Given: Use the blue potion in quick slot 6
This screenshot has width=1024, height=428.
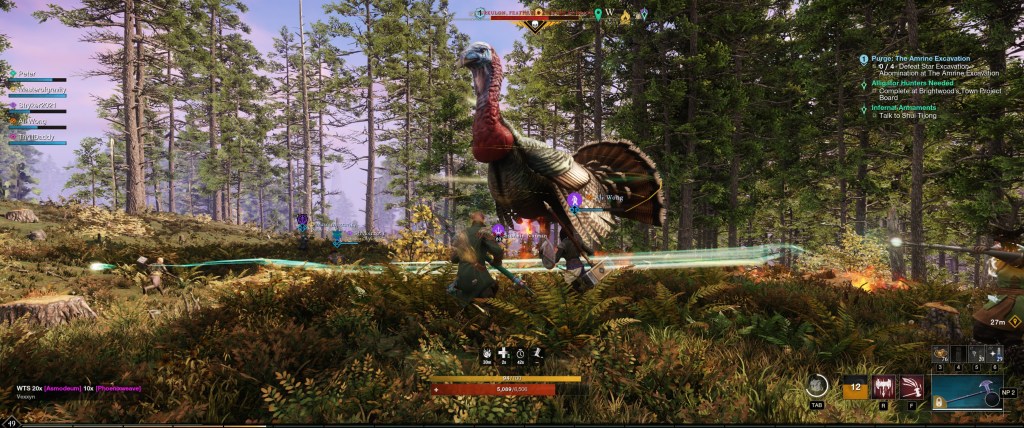Looking at the screenshot, I should click(x=995, y=356).
